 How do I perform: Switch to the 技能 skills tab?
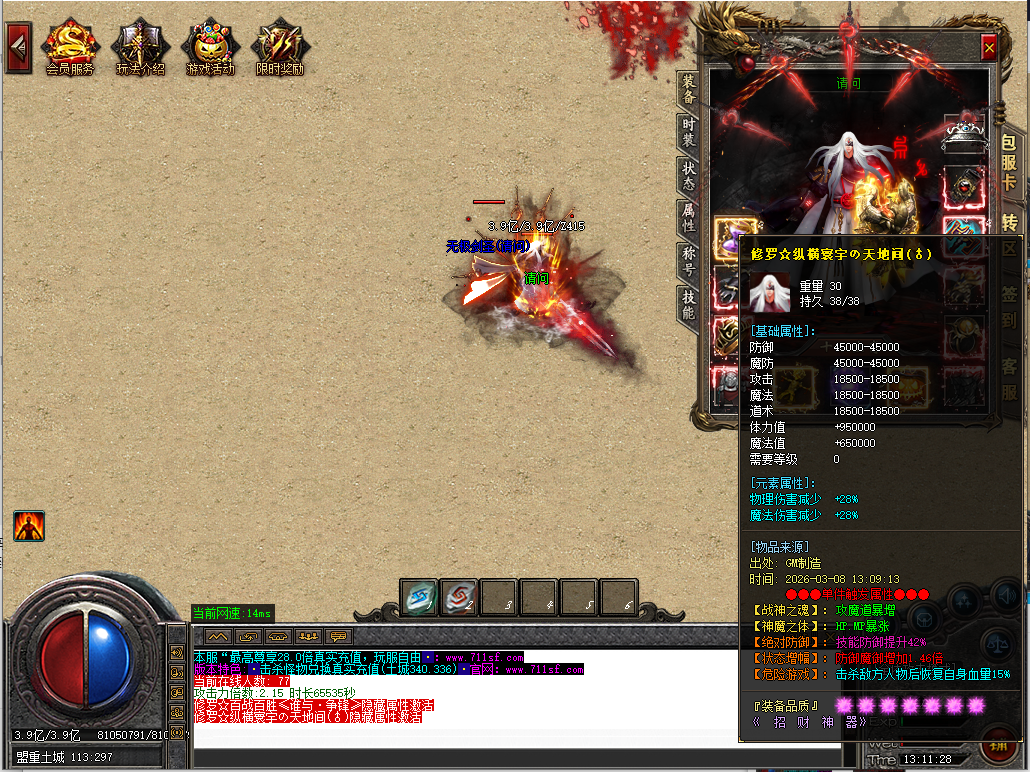tap(688, 304)
